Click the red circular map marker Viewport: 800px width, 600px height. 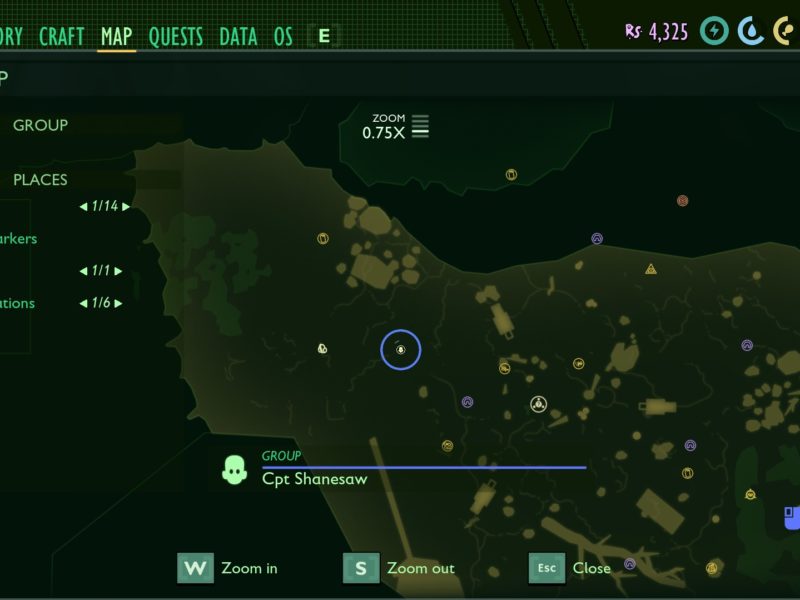point(683,200)
